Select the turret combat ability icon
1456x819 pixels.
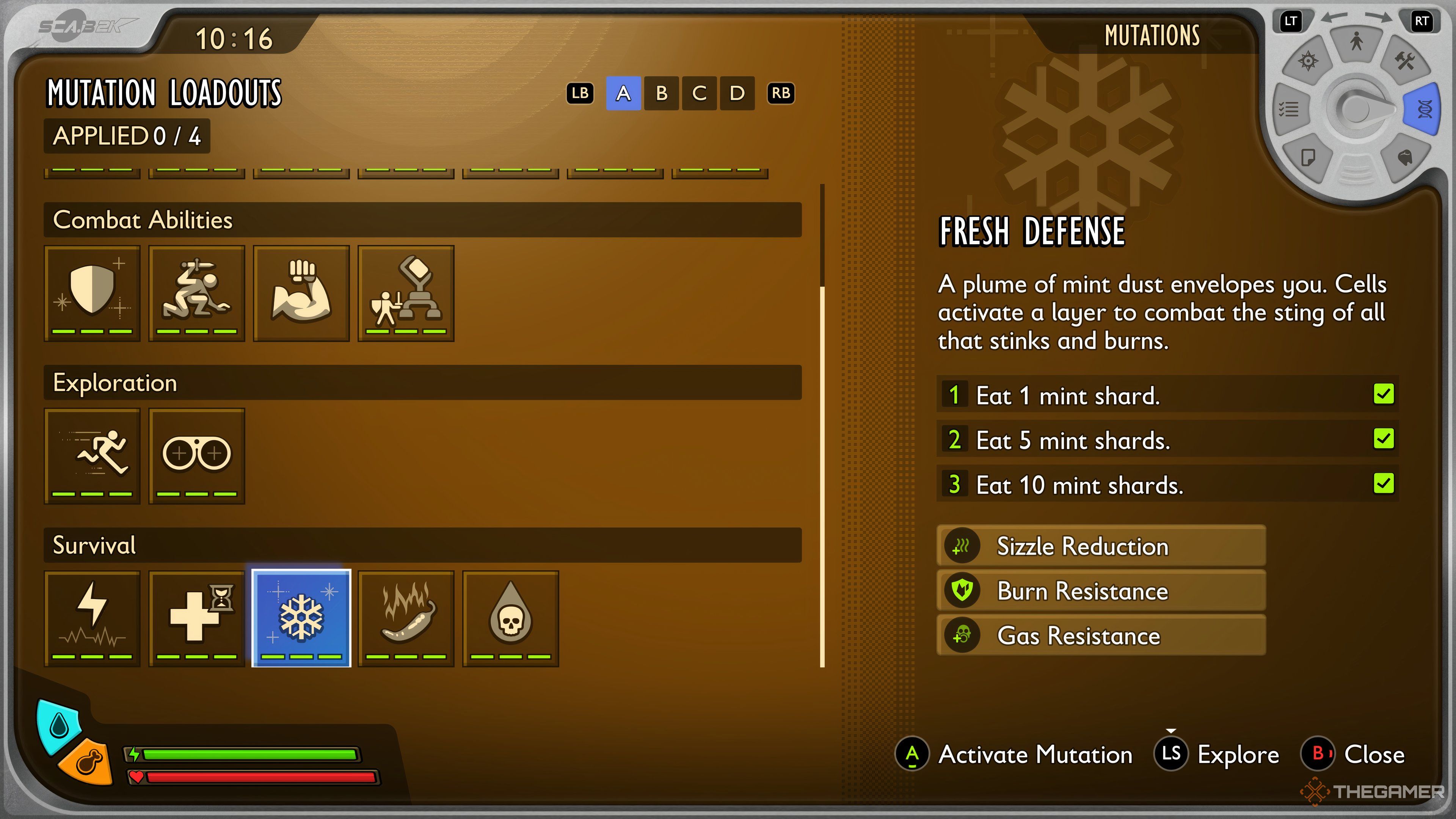(406, 293)
